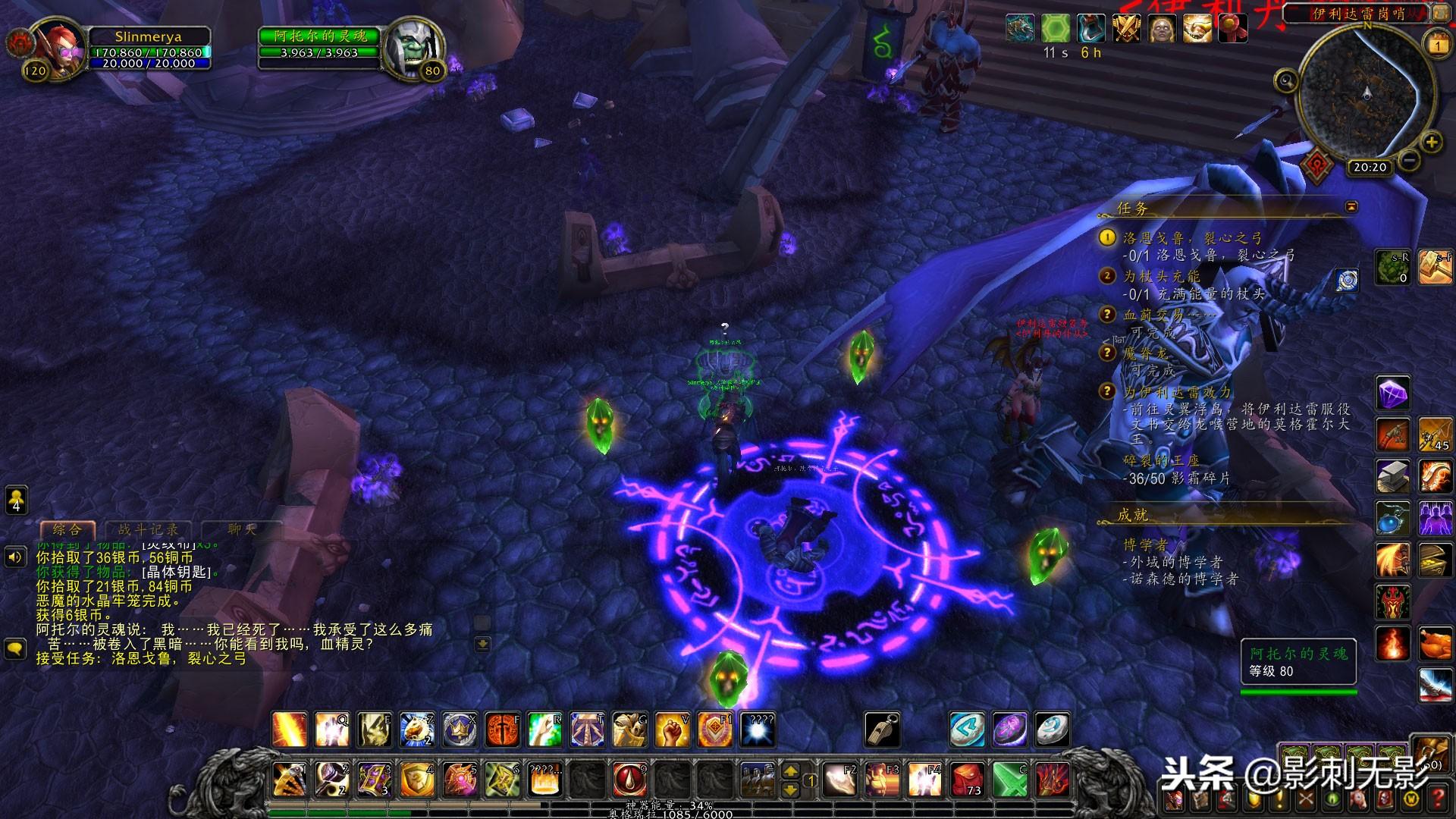The height and width of the screenshot is (819, 1456).
Task: Switch to the 战斗记录 chat tab
Action: pos(149,529)
